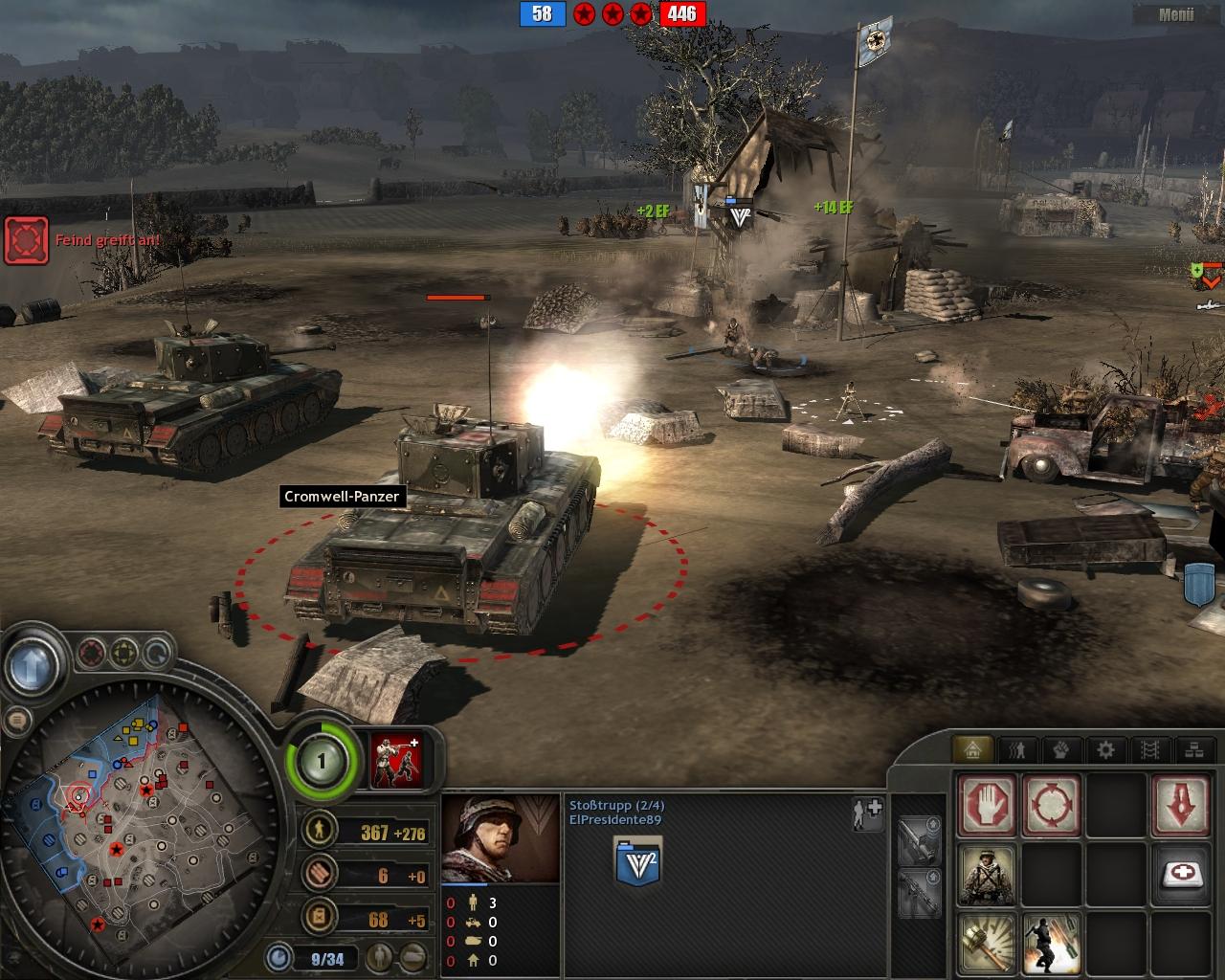Screen dimensions: 1225x980
Task: Order retreat with the red down-arrow icon
Action: 1181,803
